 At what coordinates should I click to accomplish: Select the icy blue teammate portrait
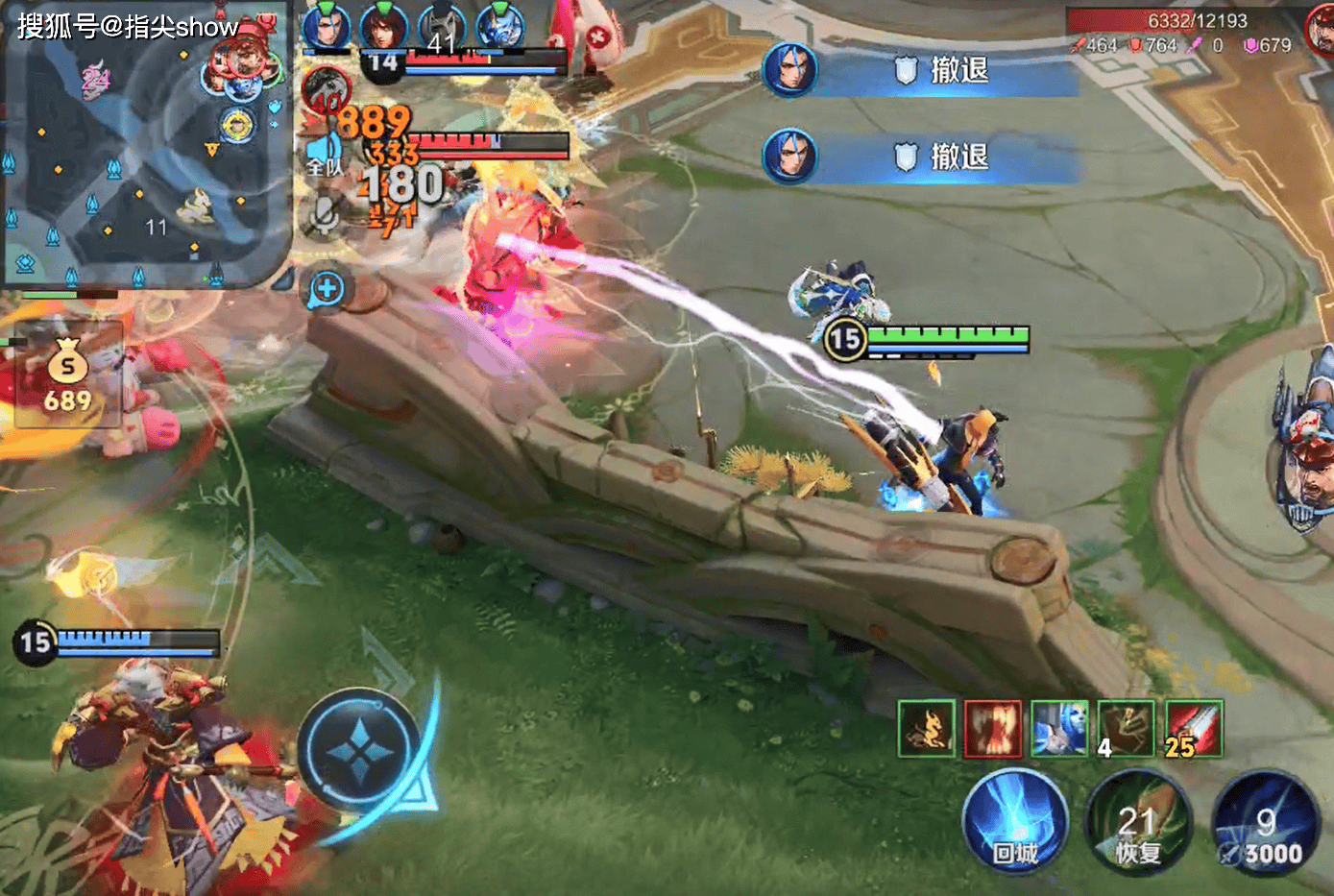tap(499, 26)
